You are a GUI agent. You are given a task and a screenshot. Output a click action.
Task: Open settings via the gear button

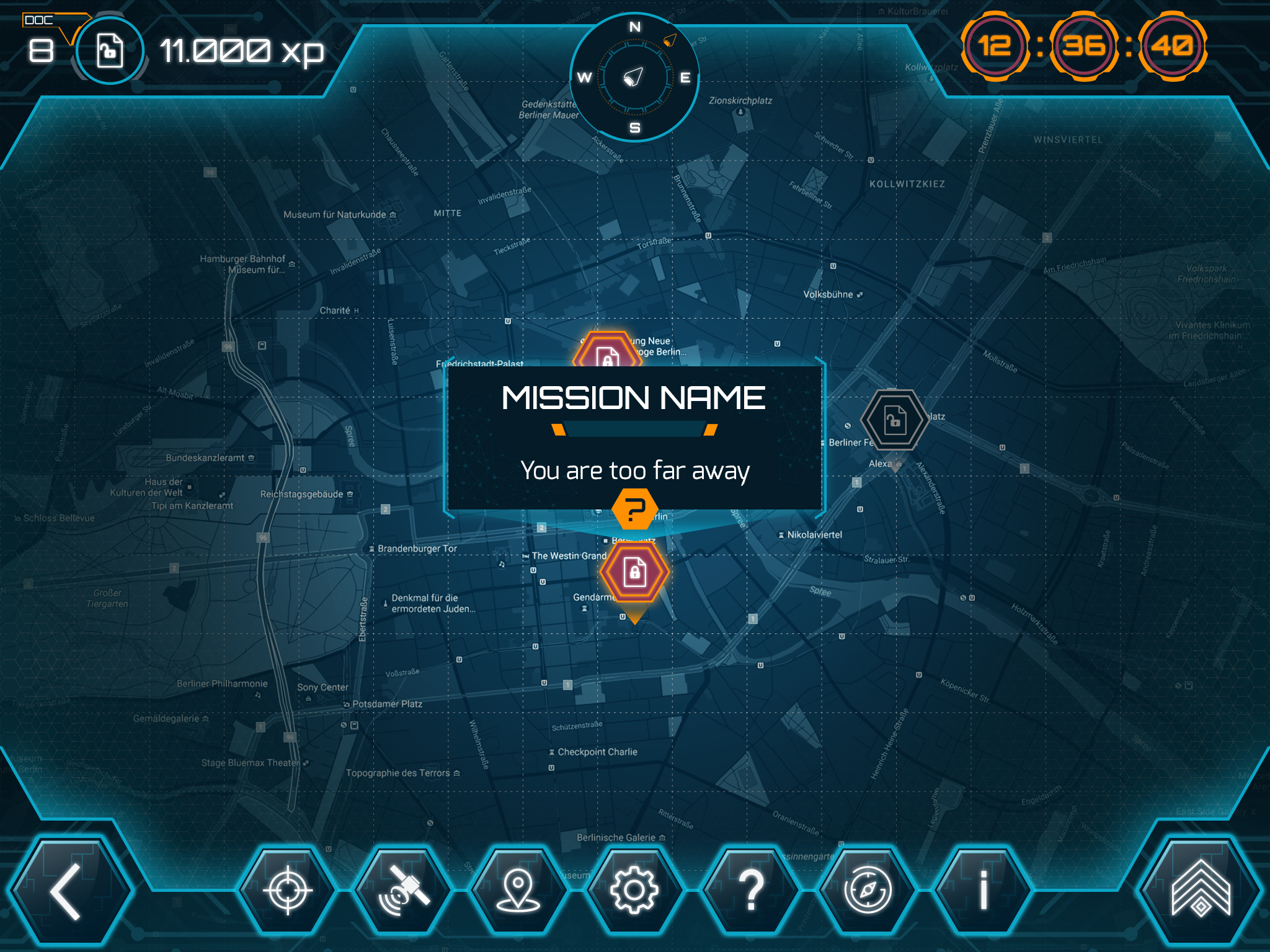634,890
